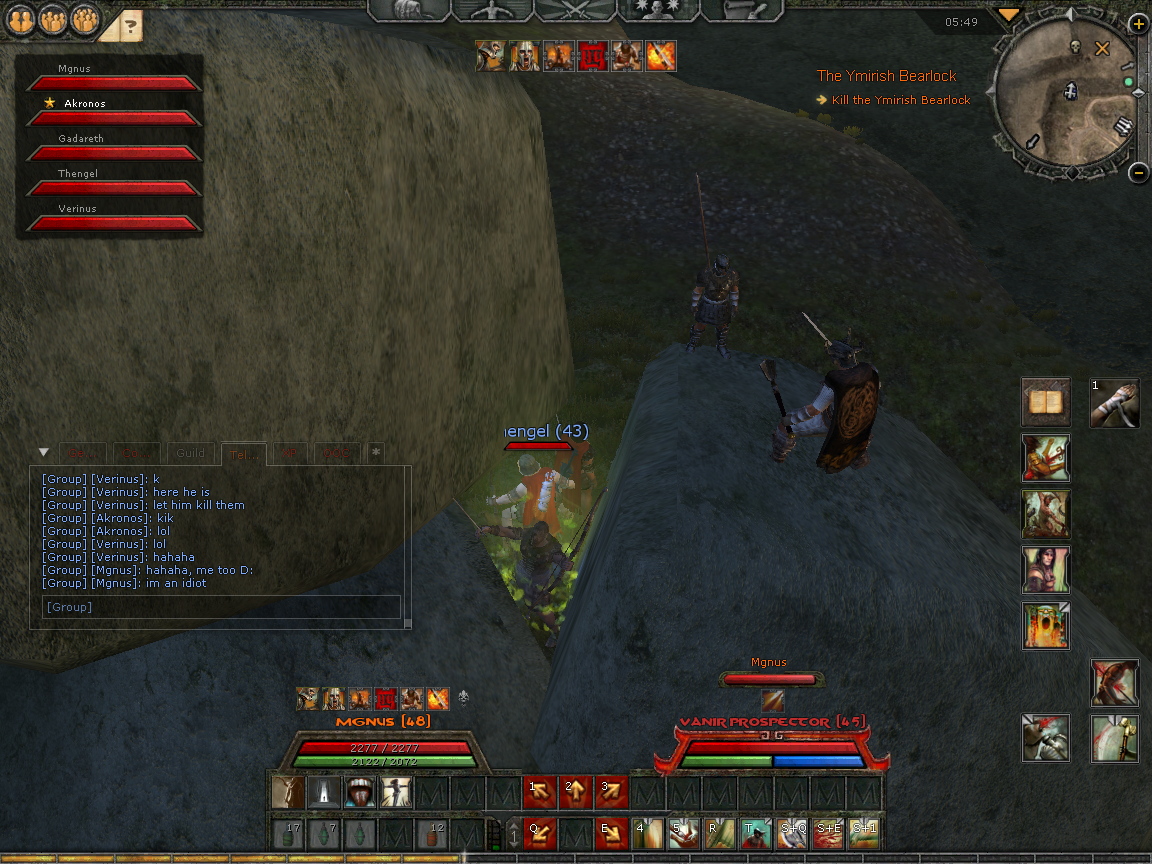Viewport: 1152px width, 864px height.
Task: Zoom out the minimap with the minus button
Action: (x=1138, y=172)
